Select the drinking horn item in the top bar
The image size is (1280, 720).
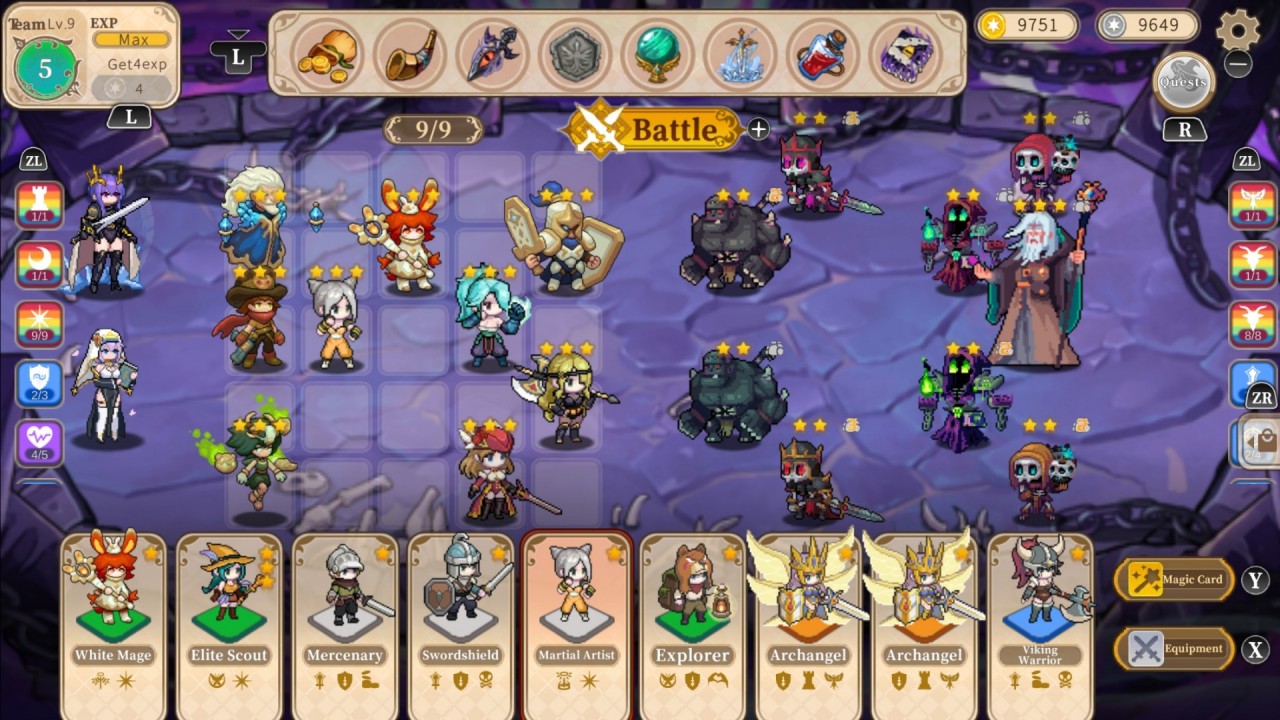click(x=409, y=57)
